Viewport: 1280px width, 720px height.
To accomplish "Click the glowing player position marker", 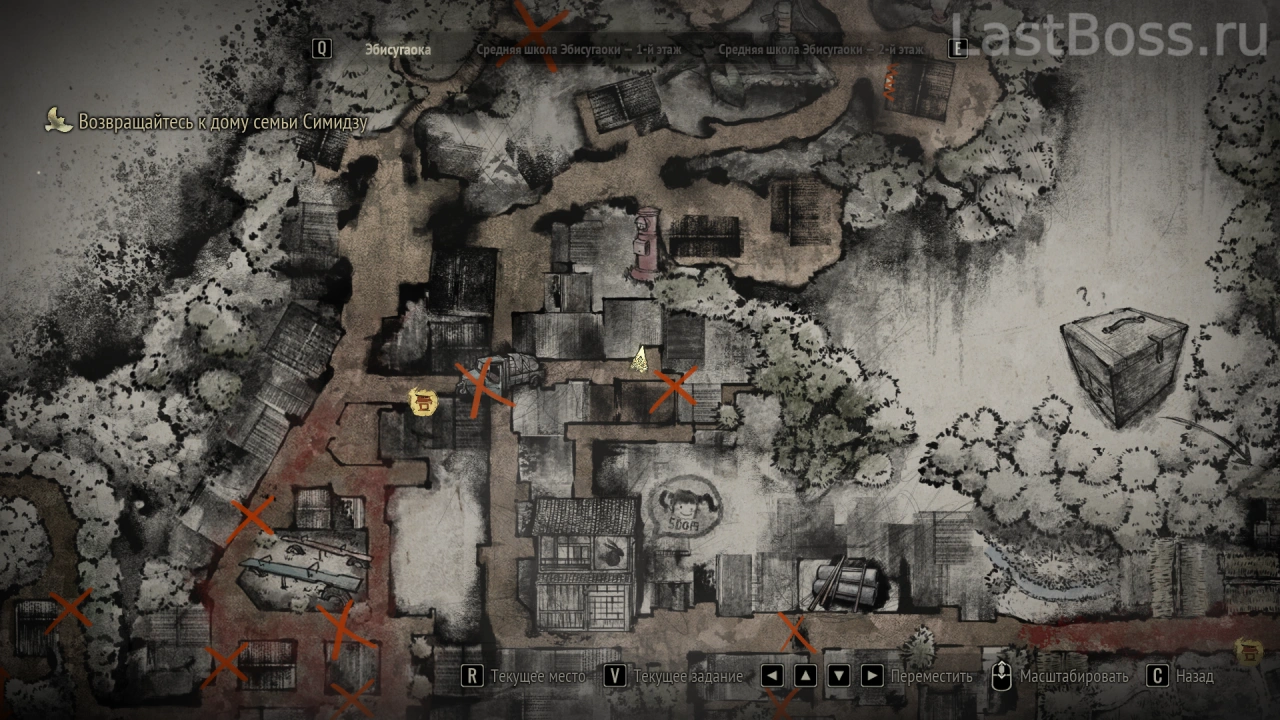I will pos(640,359).
